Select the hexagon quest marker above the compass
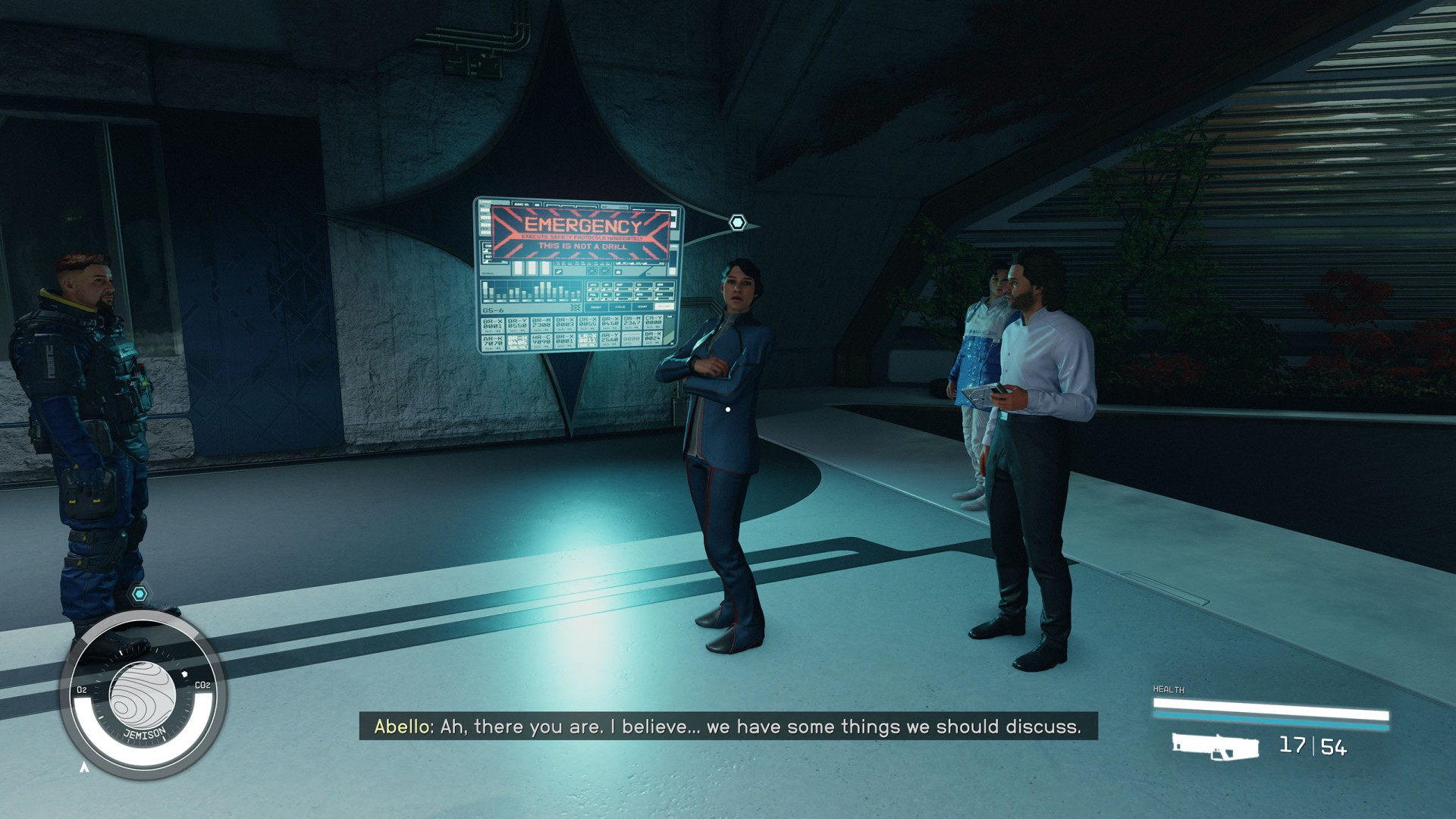 click(140, 594)
